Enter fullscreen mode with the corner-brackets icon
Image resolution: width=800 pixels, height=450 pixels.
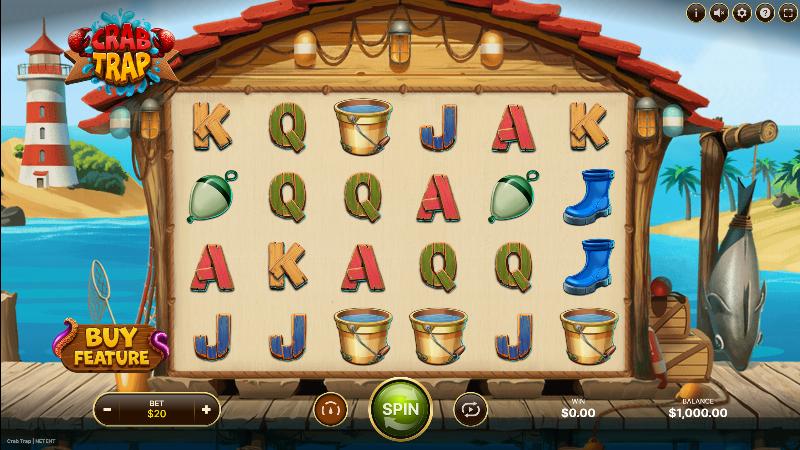[787, 13]
